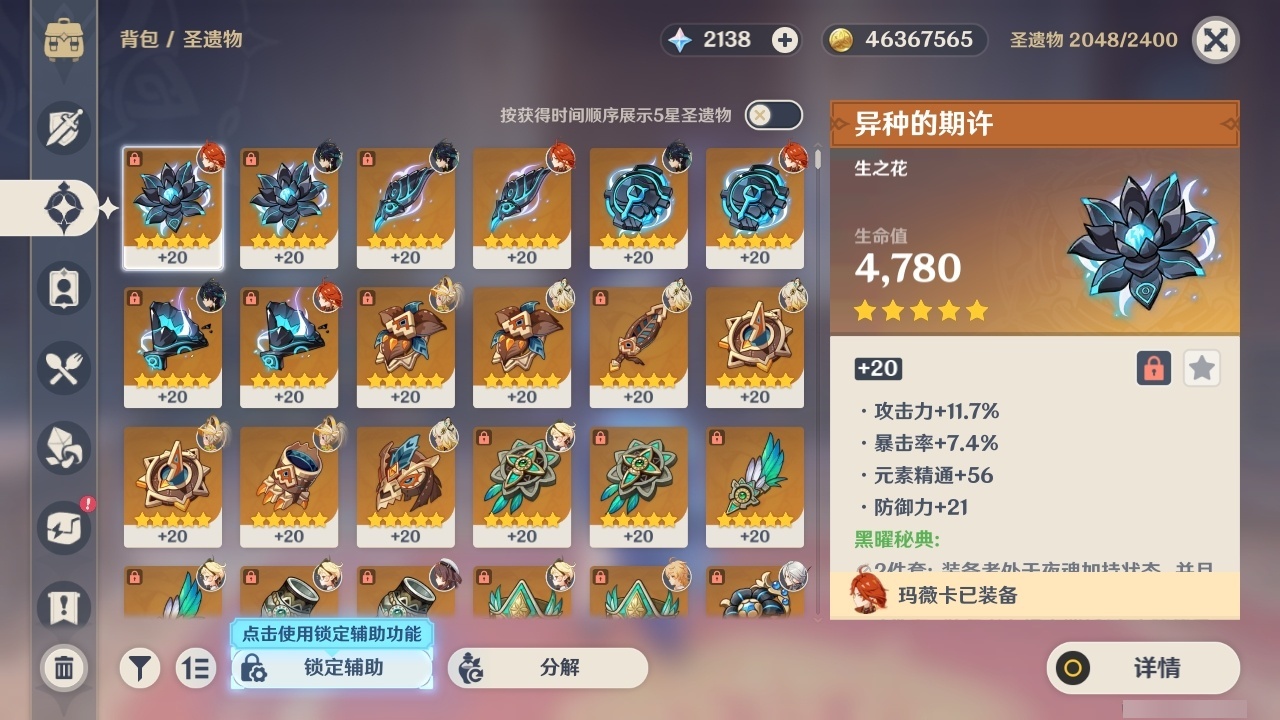Click the 锁定辅助 lock assist button
This screenshot has width=1280, height=720.
(x=332, y=668)
